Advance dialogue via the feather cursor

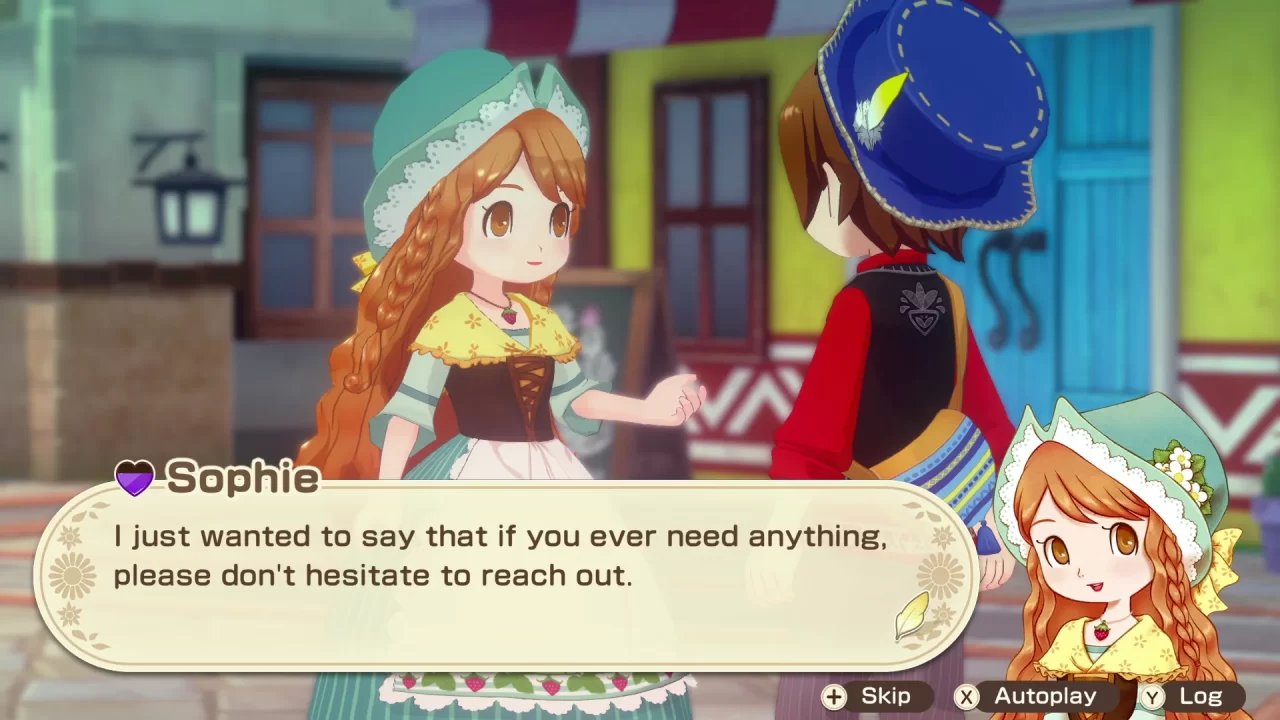[x=911, y=615]
